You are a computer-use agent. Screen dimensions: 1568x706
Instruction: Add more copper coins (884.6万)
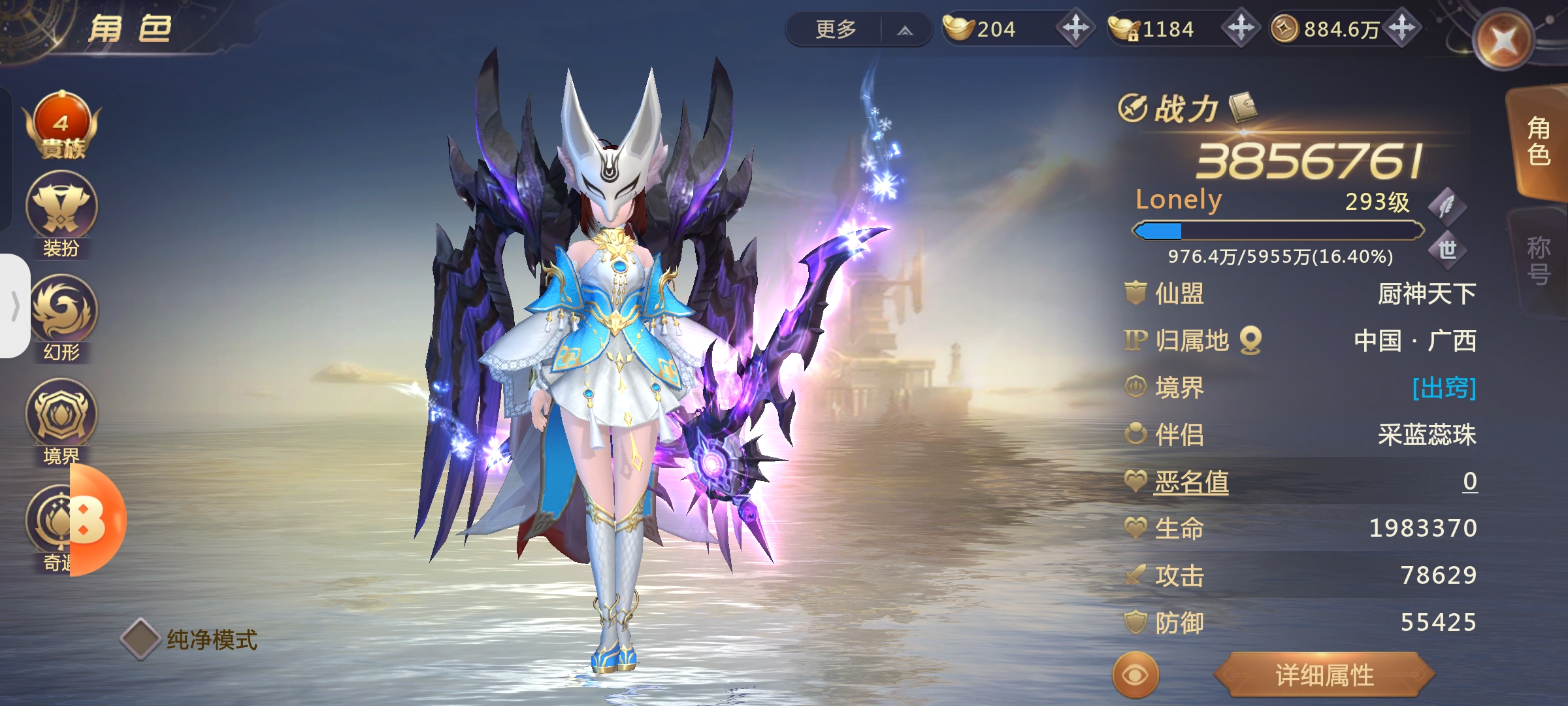coord(1403,28)
